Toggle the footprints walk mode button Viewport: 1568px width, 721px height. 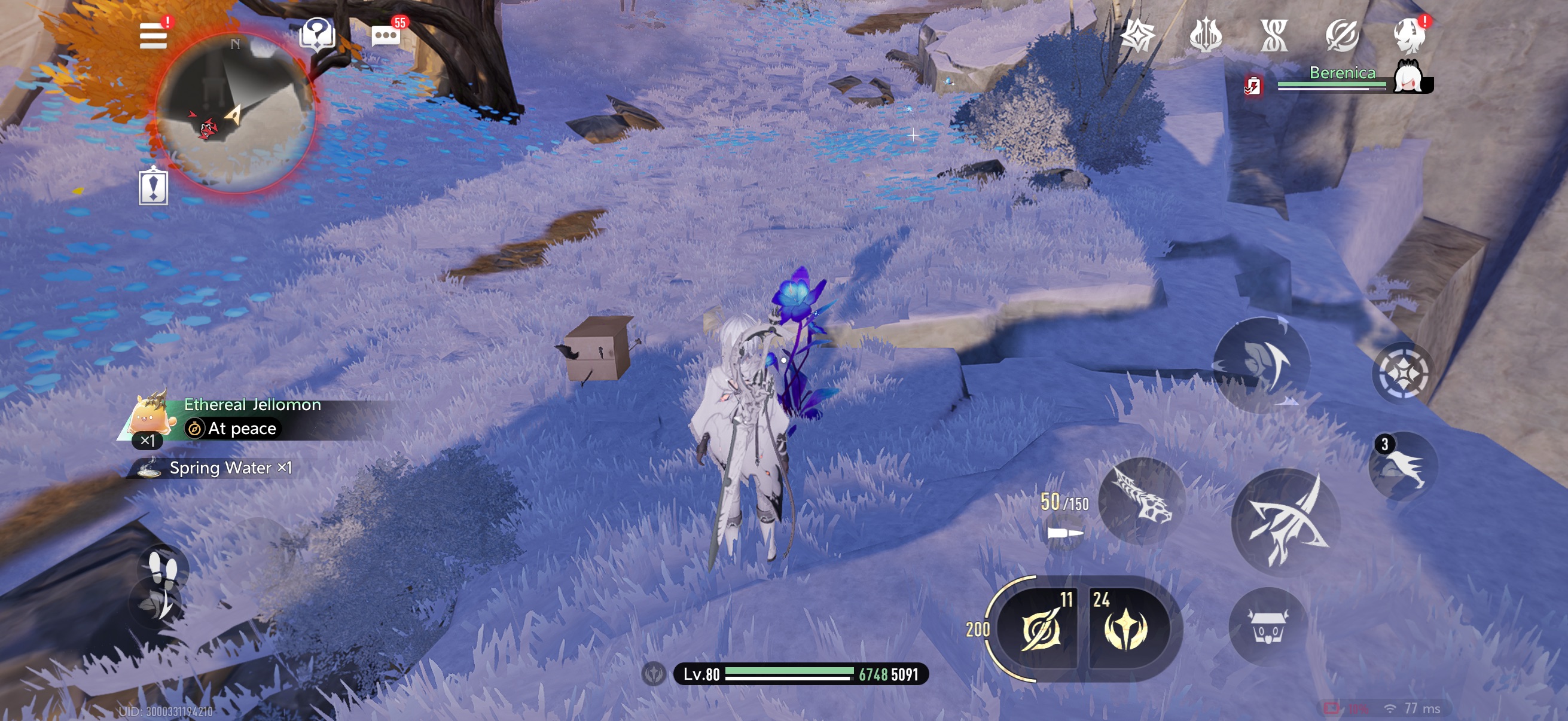pos(163,569)
